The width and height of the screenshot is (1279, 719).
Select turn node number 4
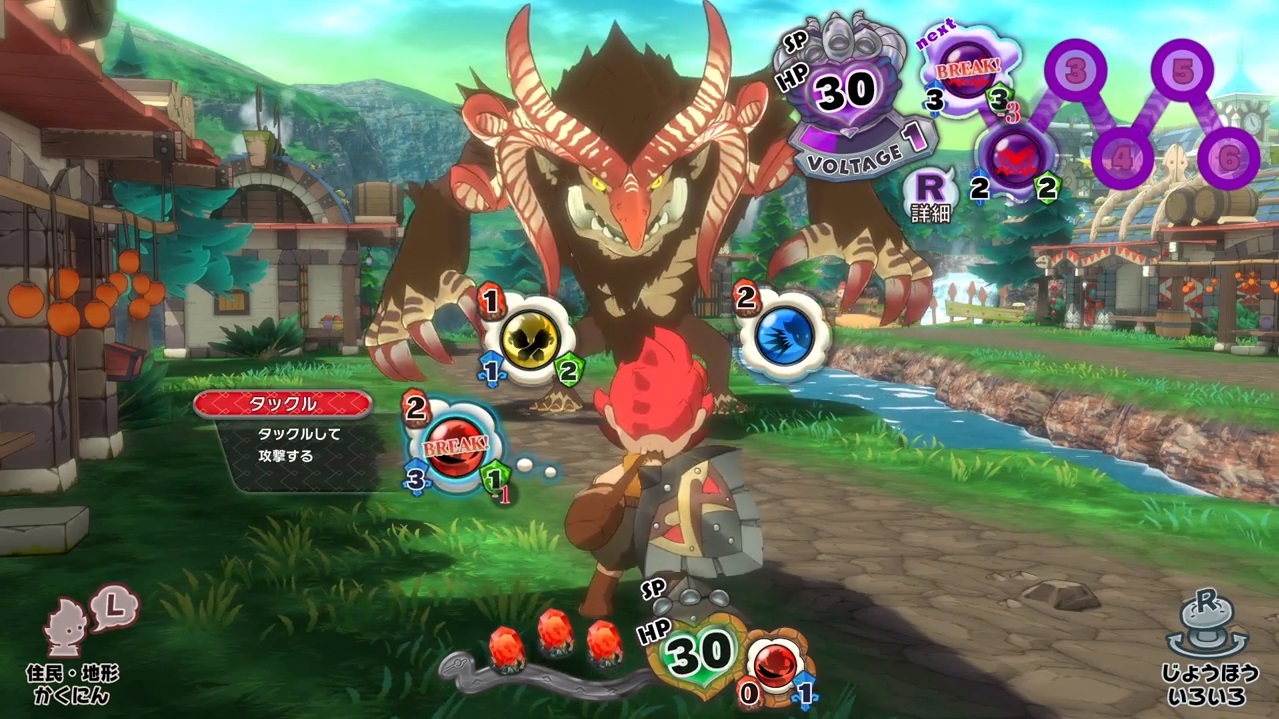(1122, 156)
